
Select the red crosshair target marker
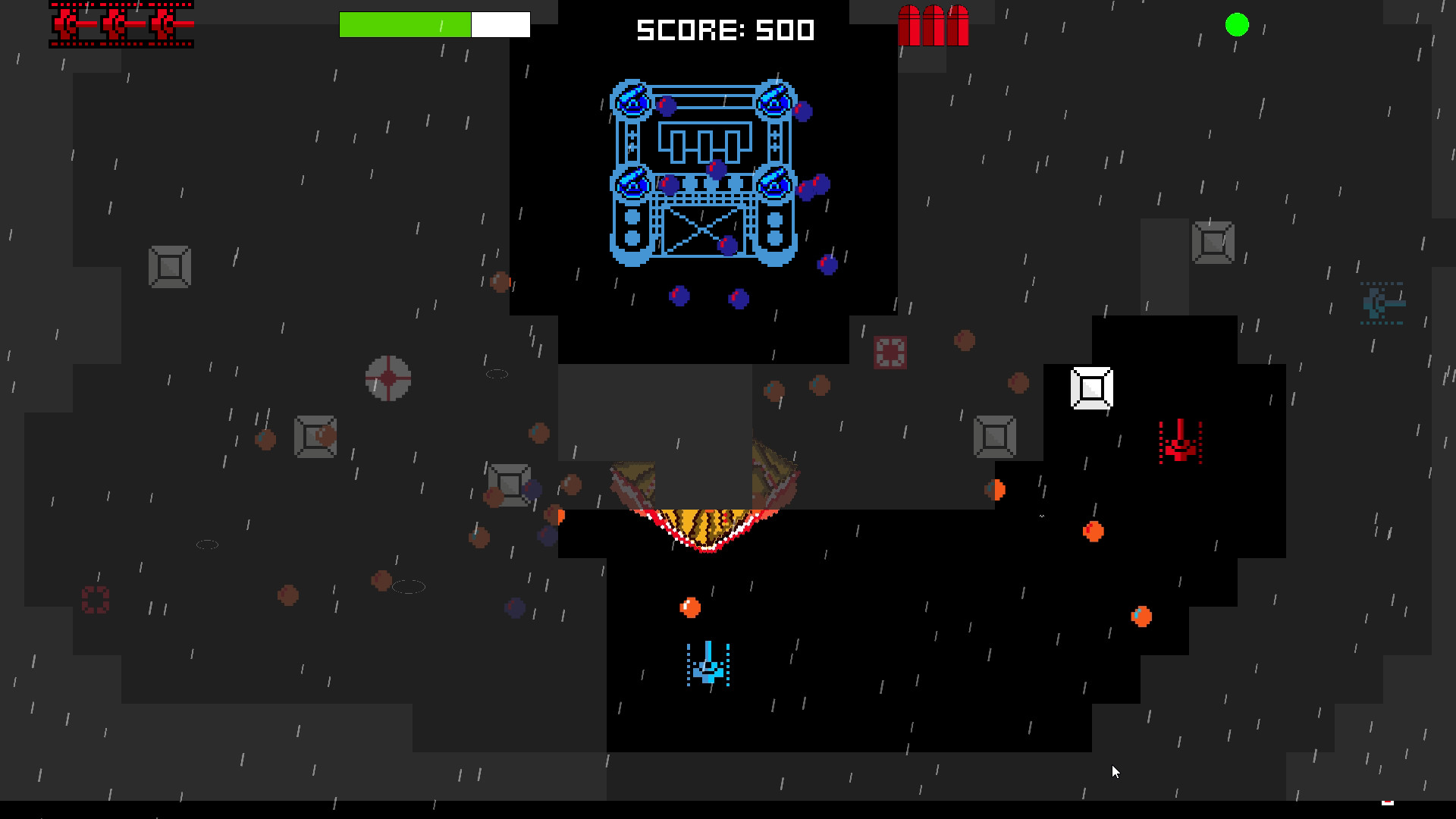point(388,379)
